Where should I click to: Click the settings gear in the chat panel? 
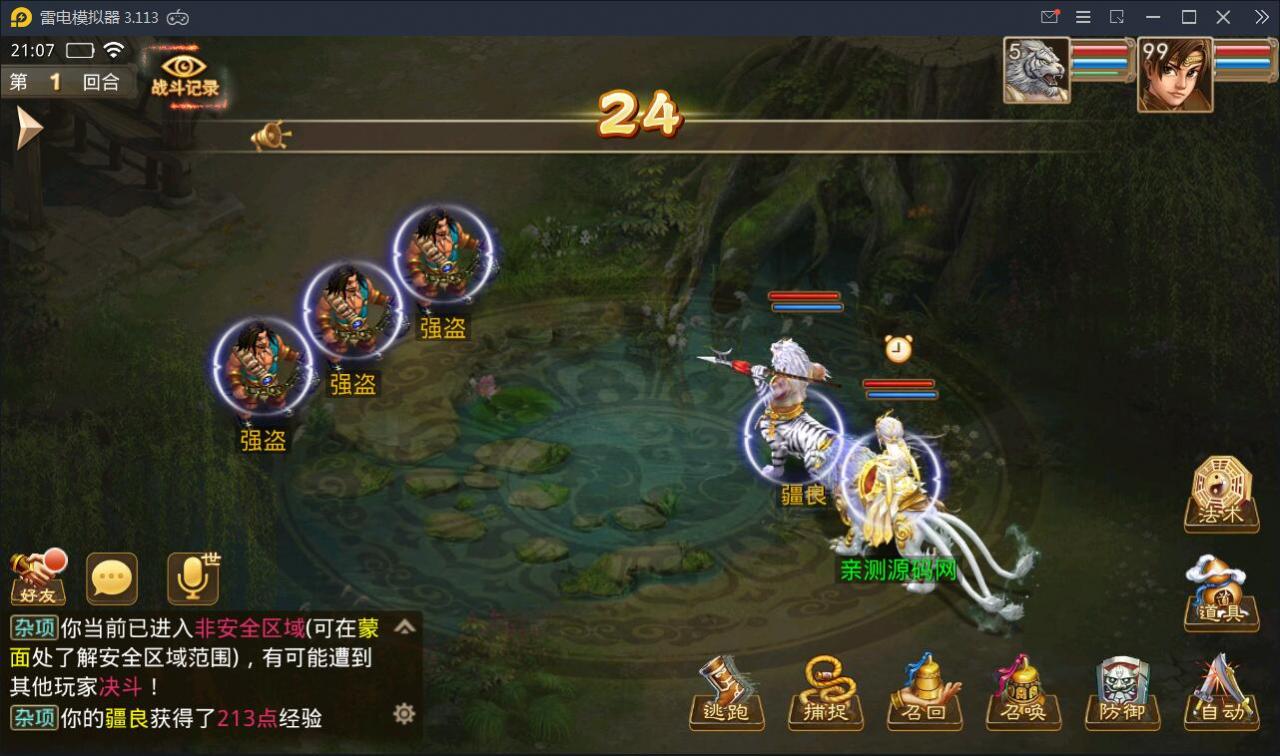pos(404,713)
